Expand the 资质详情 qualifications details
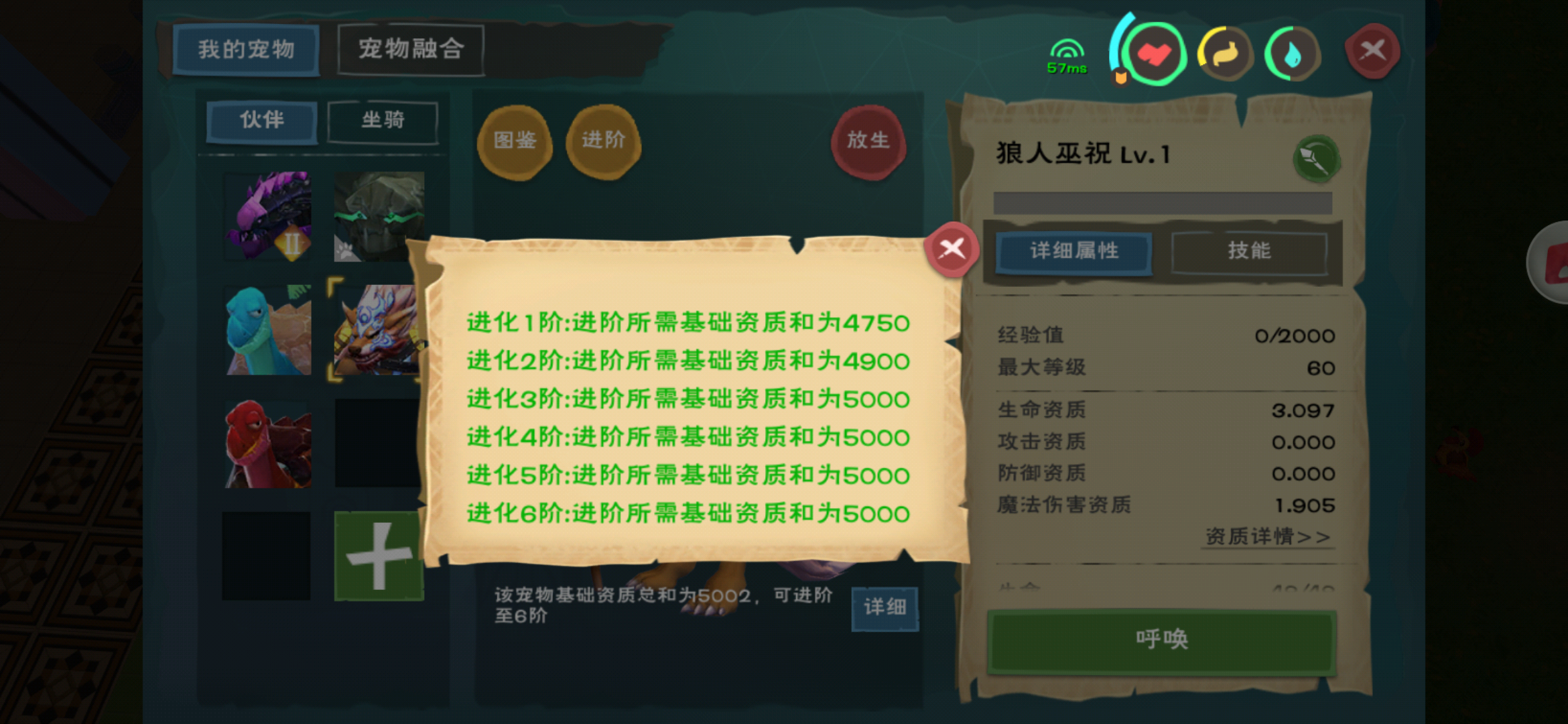 [1267, 536]
